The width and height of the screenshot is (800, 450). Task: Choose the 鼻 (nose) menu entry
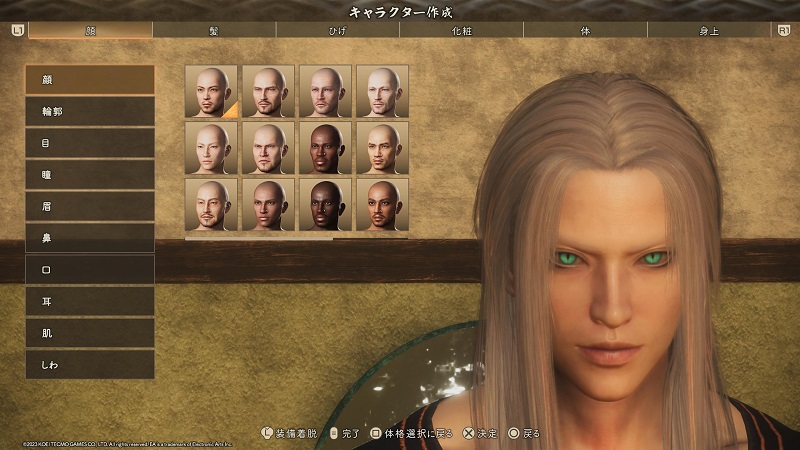pyautogui.click(x=90, y=238)
